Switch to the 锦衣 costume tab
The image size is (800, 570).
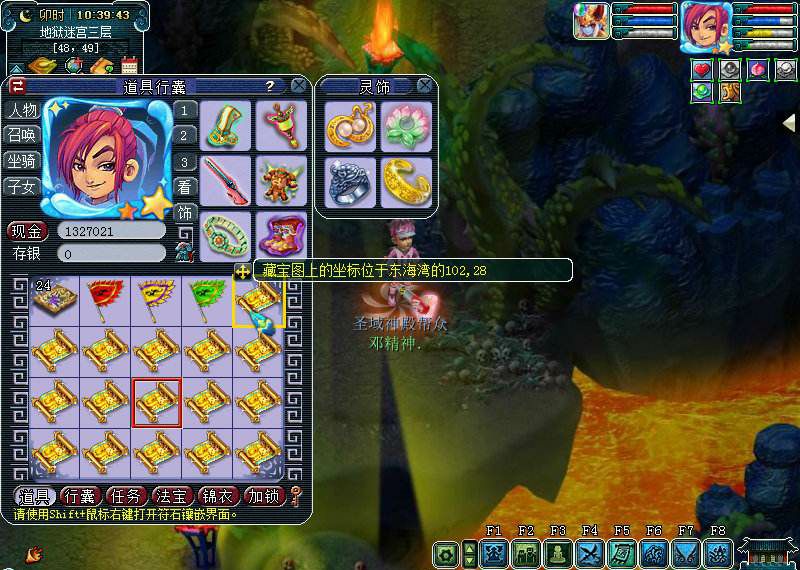tap(219, 495)
